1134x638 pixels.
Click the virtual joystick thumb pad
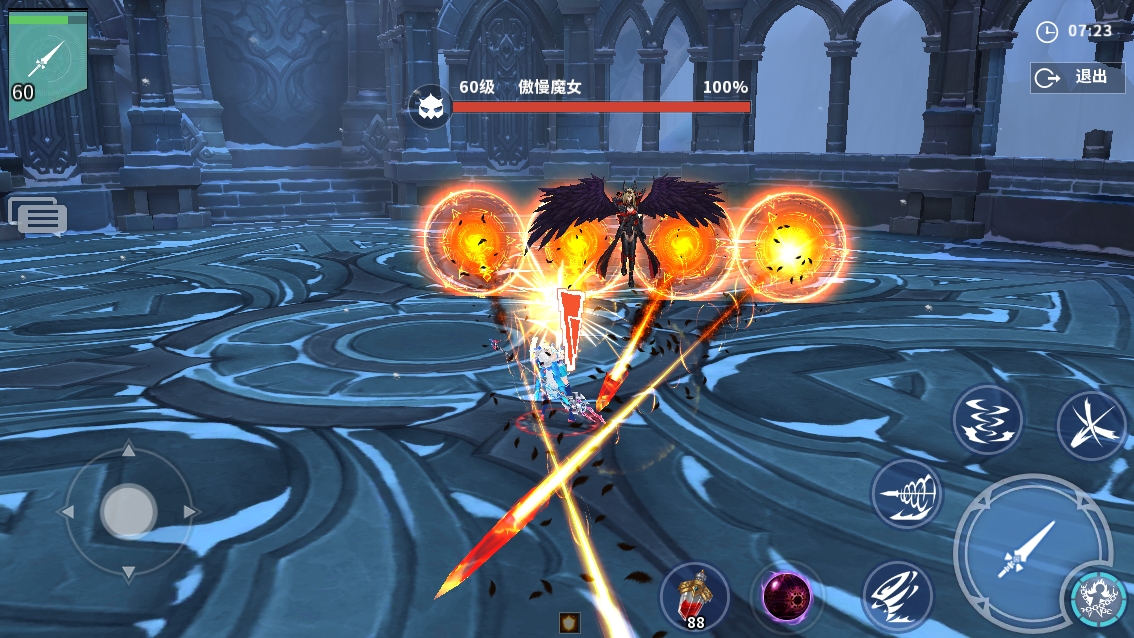coord(129,511)
